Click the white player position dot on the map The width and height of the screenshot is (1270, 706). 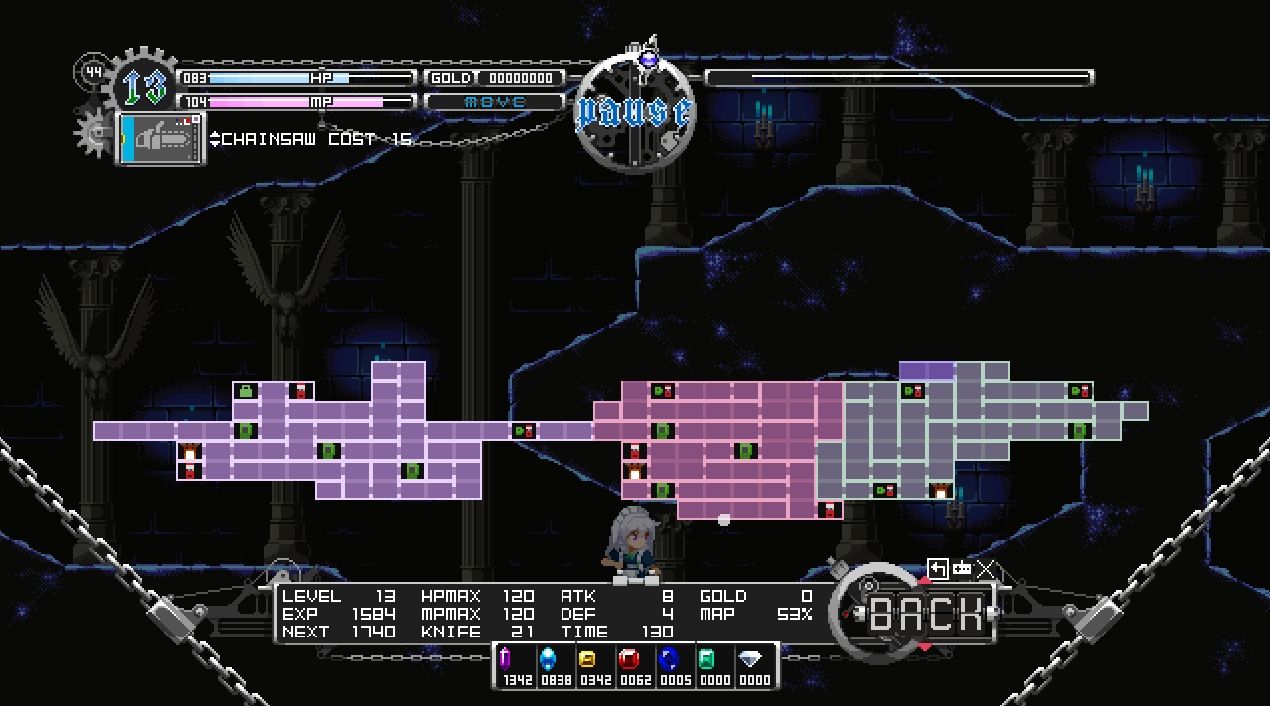coord(724,520)
